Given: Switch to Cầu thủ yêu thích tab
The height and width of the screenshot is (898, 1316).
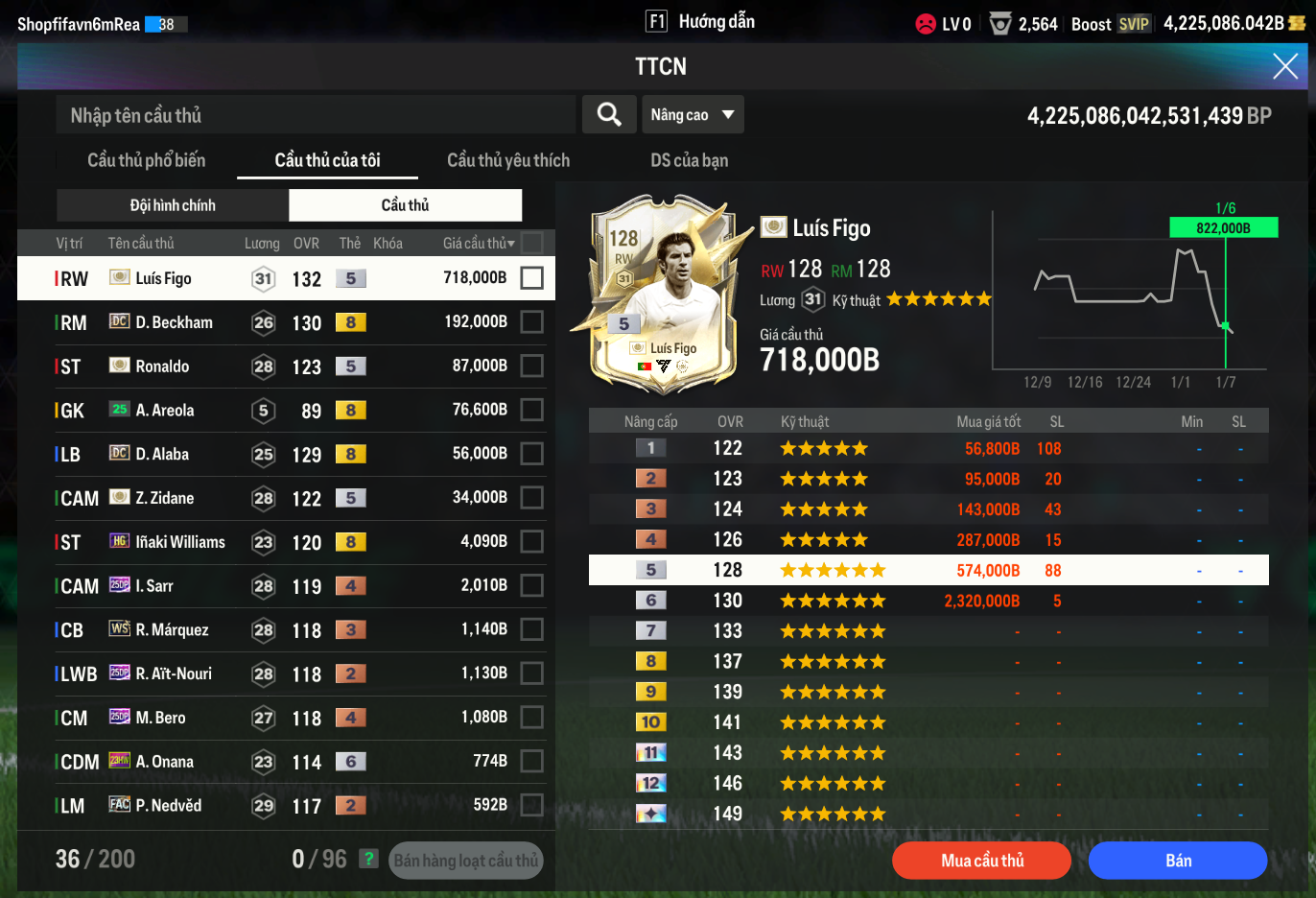Looking at the screenshot, I should click(x=507, y=160).
